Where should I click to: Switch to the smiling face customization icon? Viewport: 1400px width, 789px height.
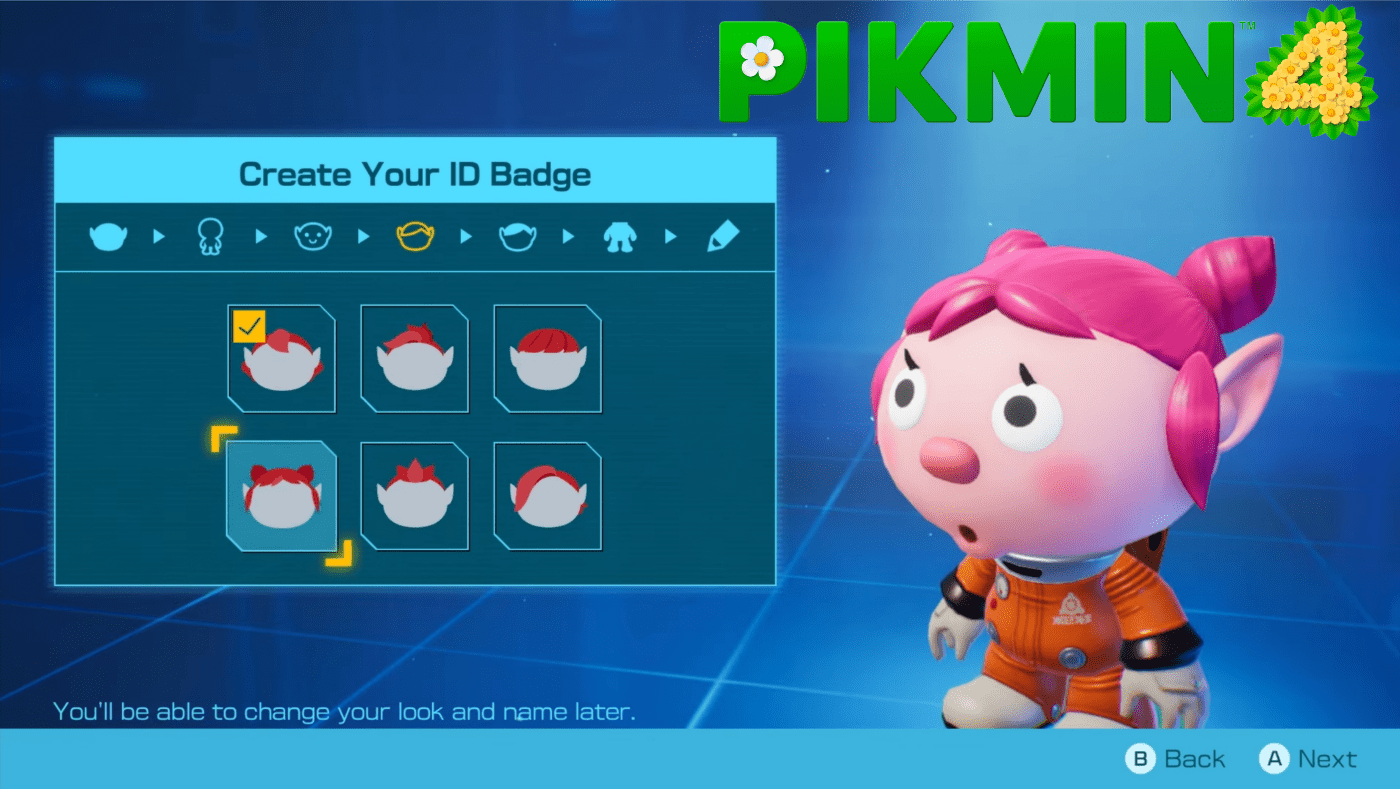pos(312,235)
